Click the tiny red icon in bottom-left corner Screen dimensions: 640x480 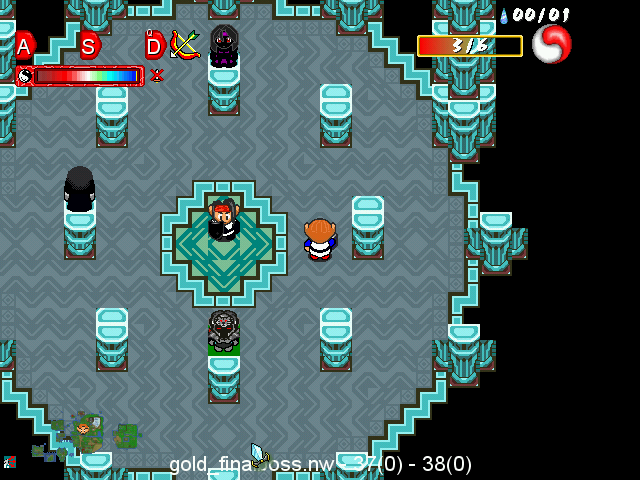(10, 461)
